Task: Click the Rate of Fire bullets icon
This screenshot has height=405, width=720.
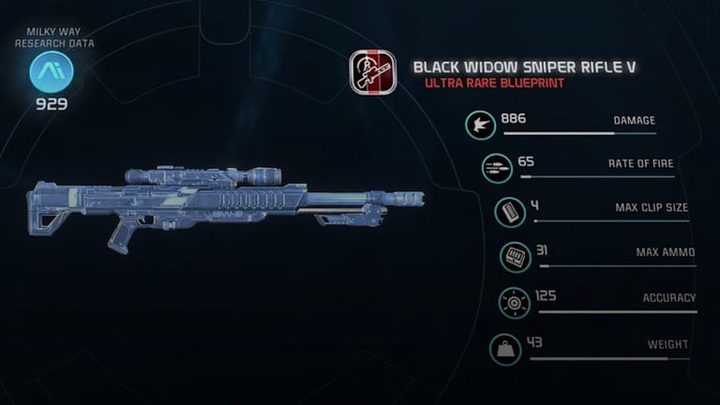Action: coord(495,167)
